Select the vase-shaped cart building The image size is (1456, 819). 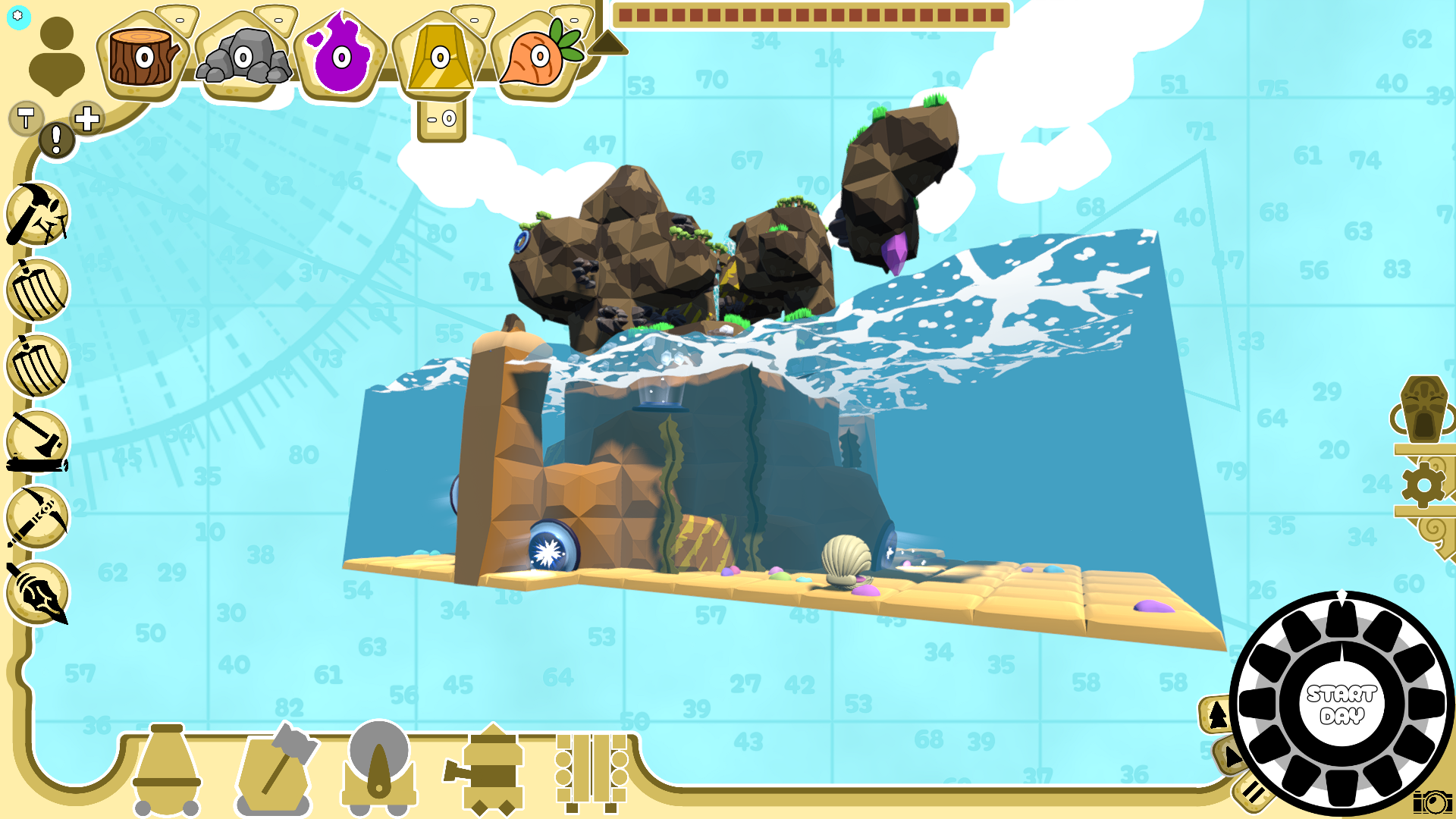tap(166, 767)
